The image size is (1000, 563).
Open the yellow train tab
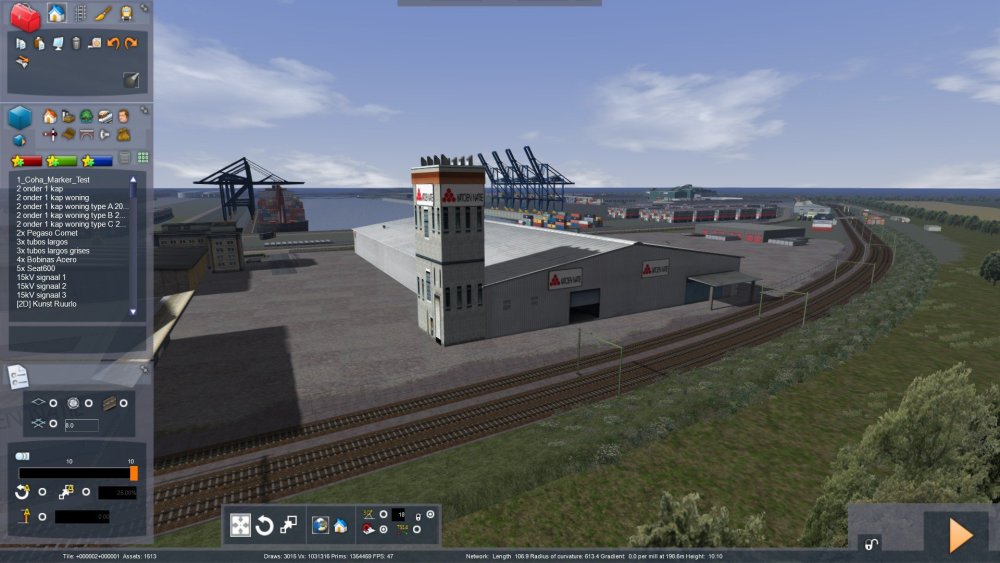[x=126, y=13]
